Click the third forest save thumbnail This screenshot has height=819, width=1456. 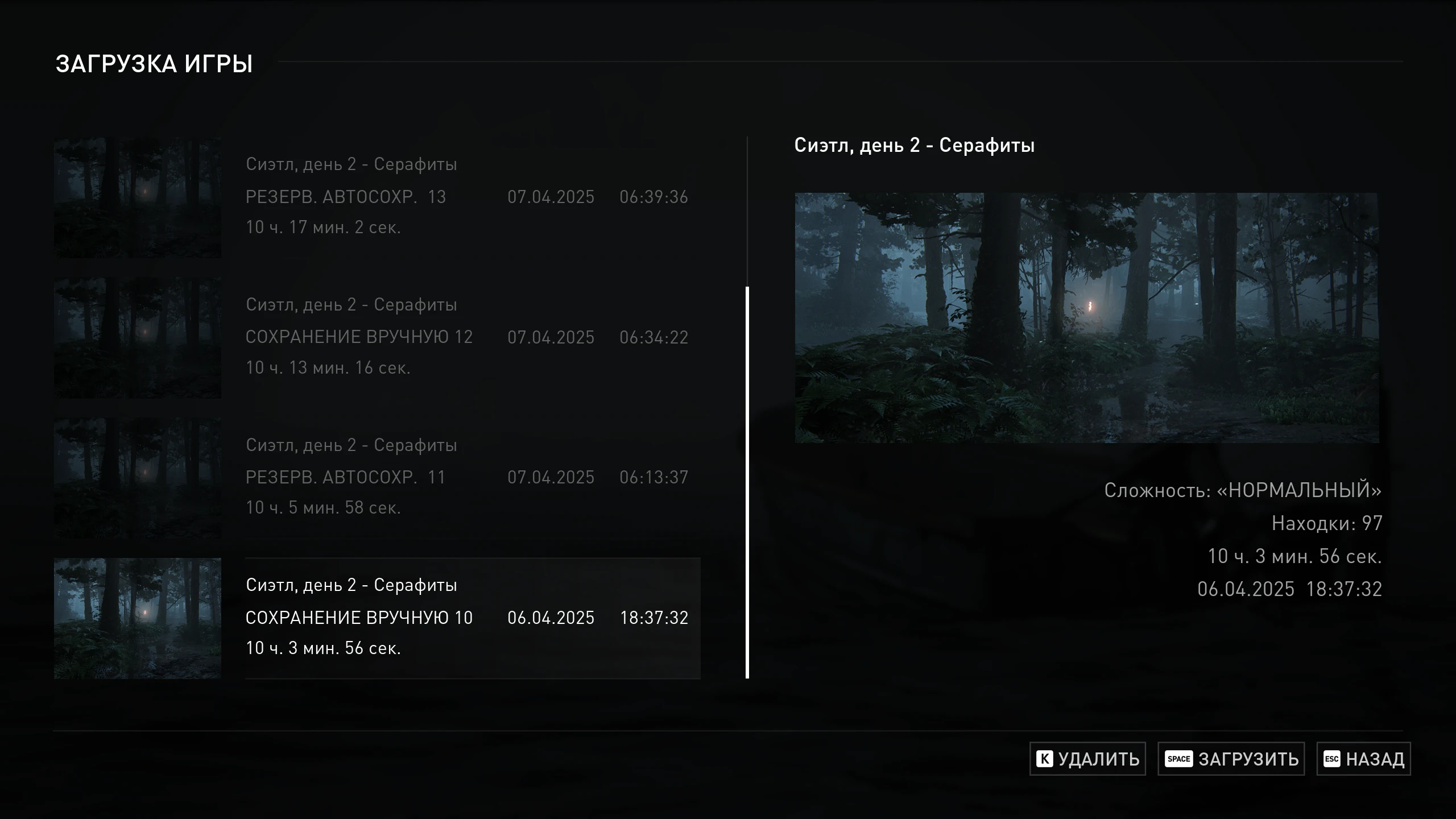(x=137, y=478)
